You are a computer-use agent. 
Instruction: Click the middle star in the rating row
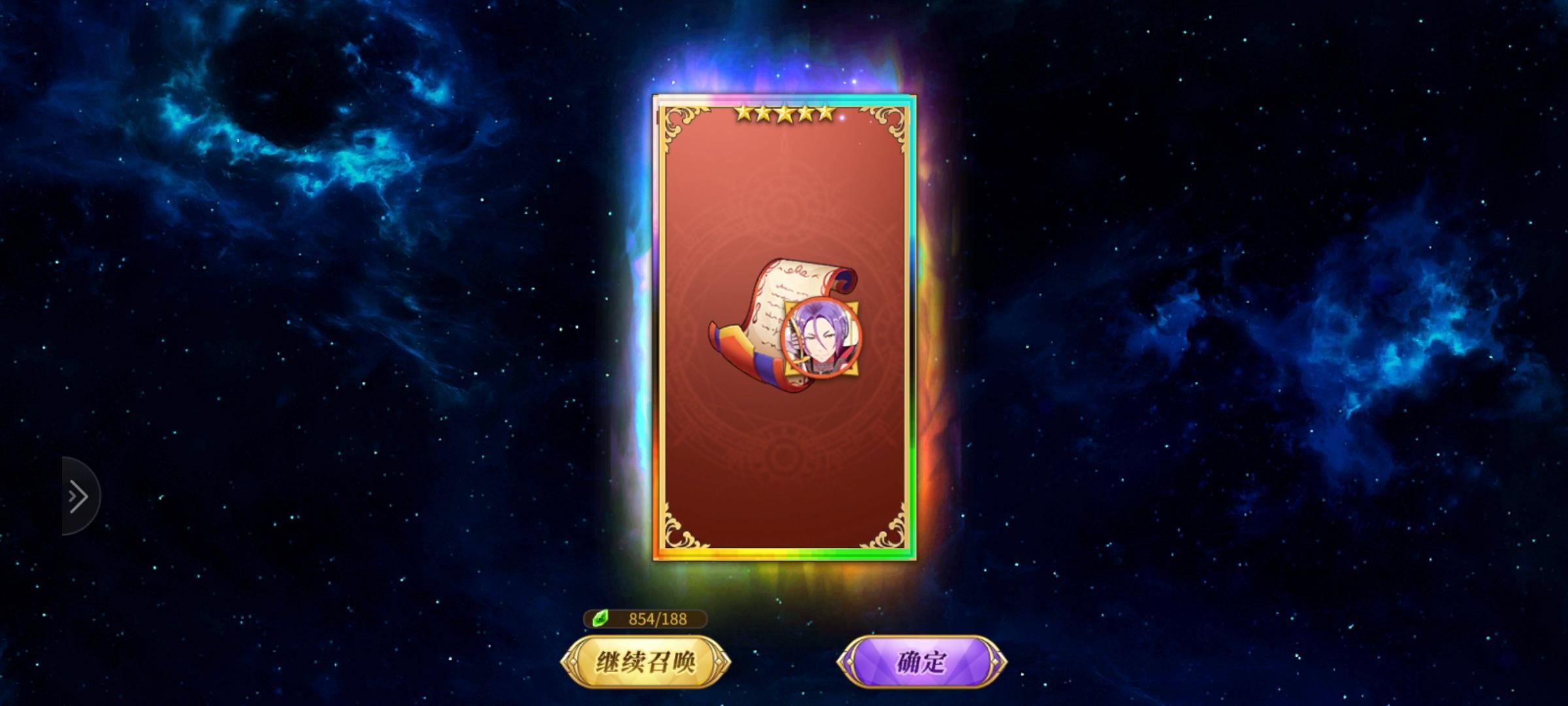click(785, 112)
